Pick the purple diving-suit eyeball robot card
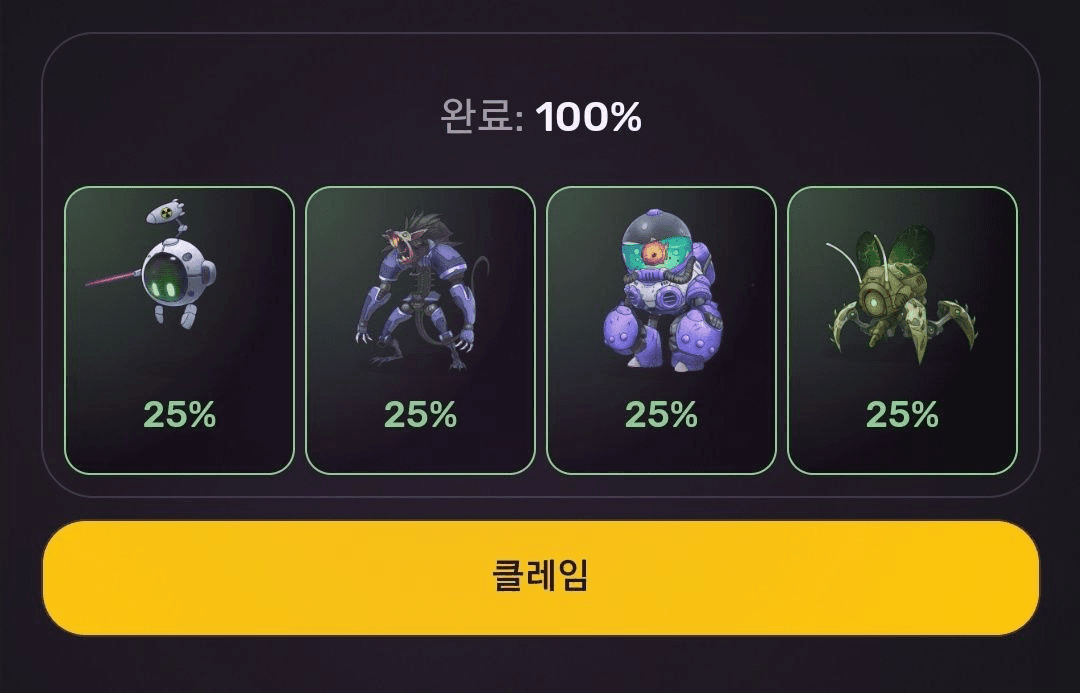The height and width of the screenshot is (693, 1080). (661, 330)
